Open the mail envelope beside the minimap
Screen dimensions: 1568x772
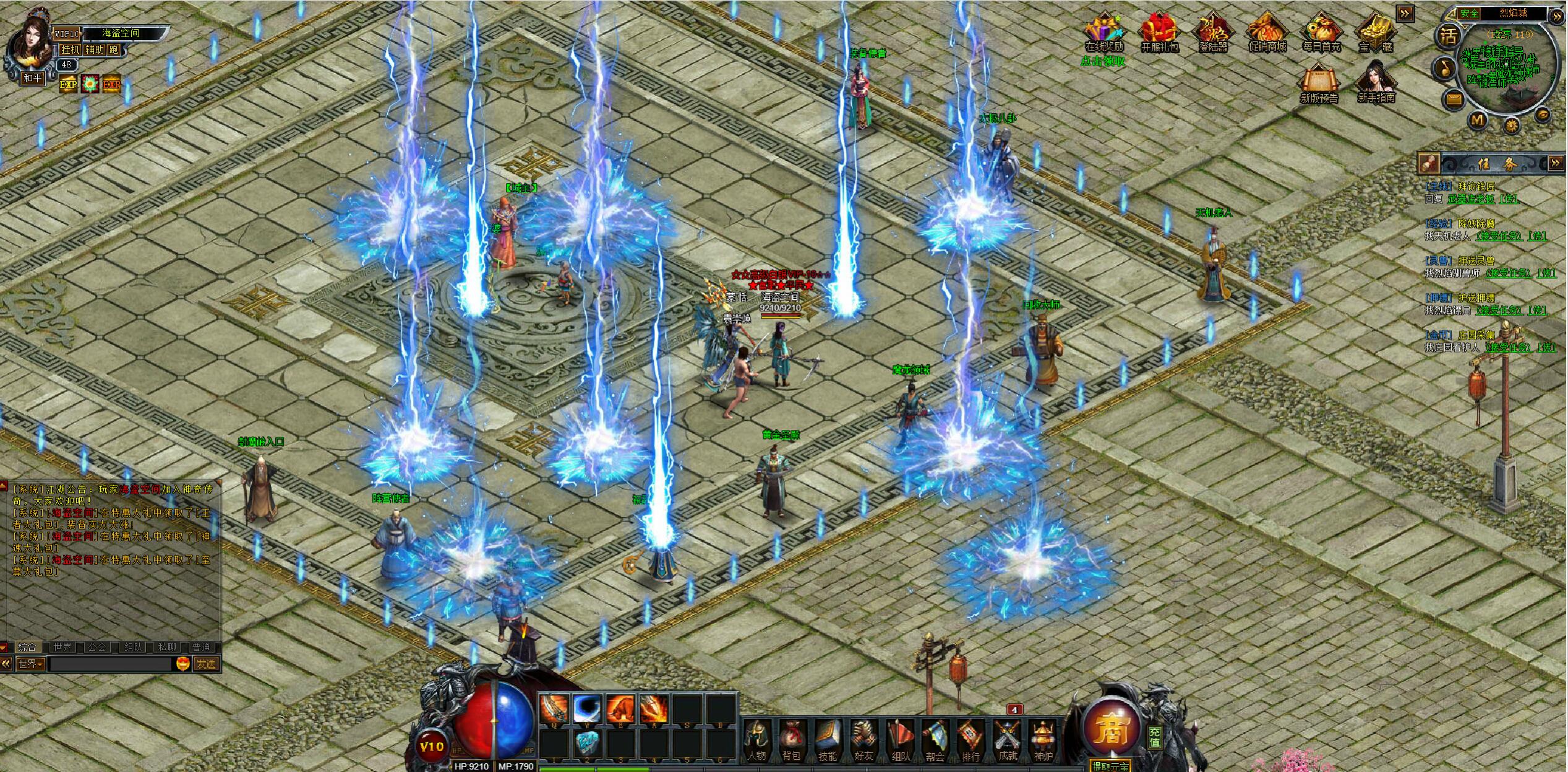(1453, 99)
